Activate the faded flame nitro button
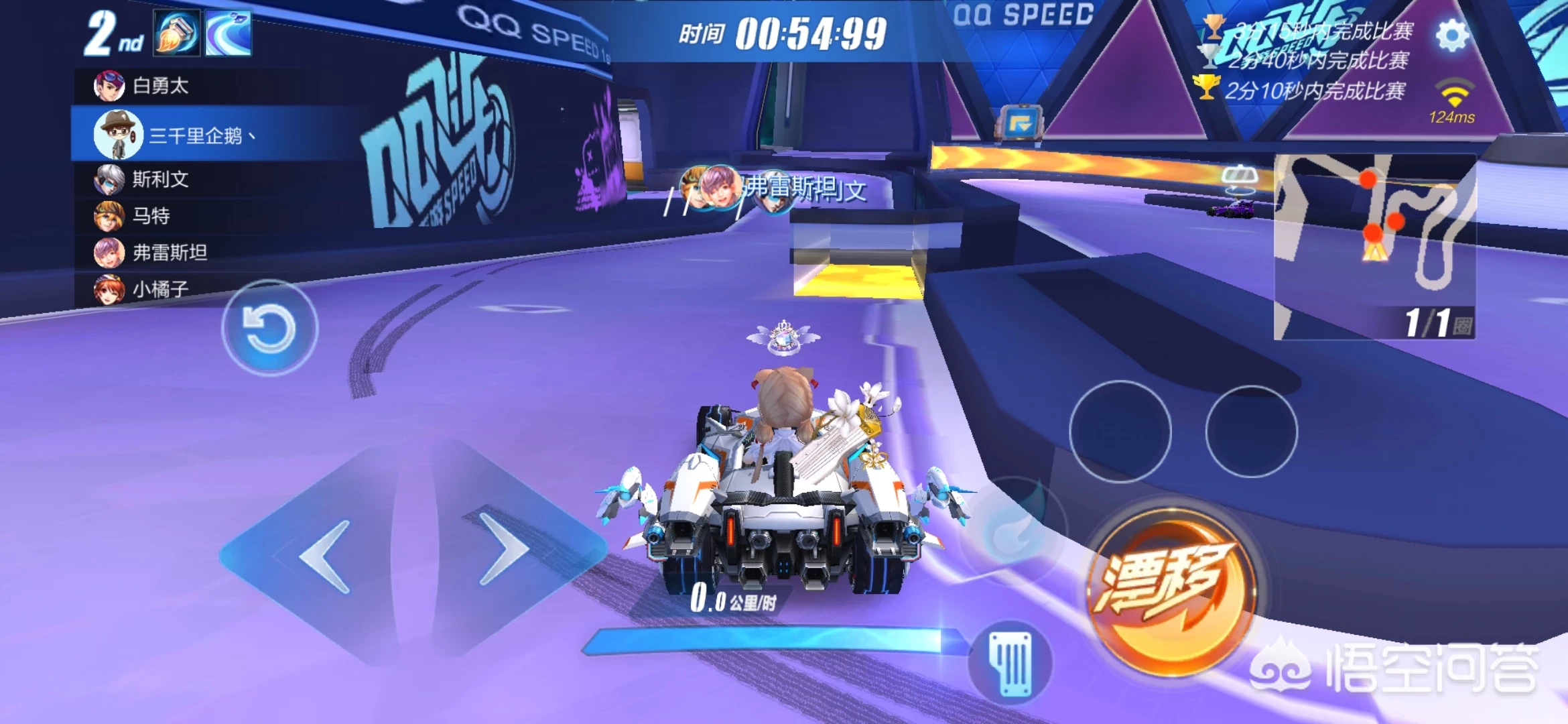 [x=1013, y=531]
